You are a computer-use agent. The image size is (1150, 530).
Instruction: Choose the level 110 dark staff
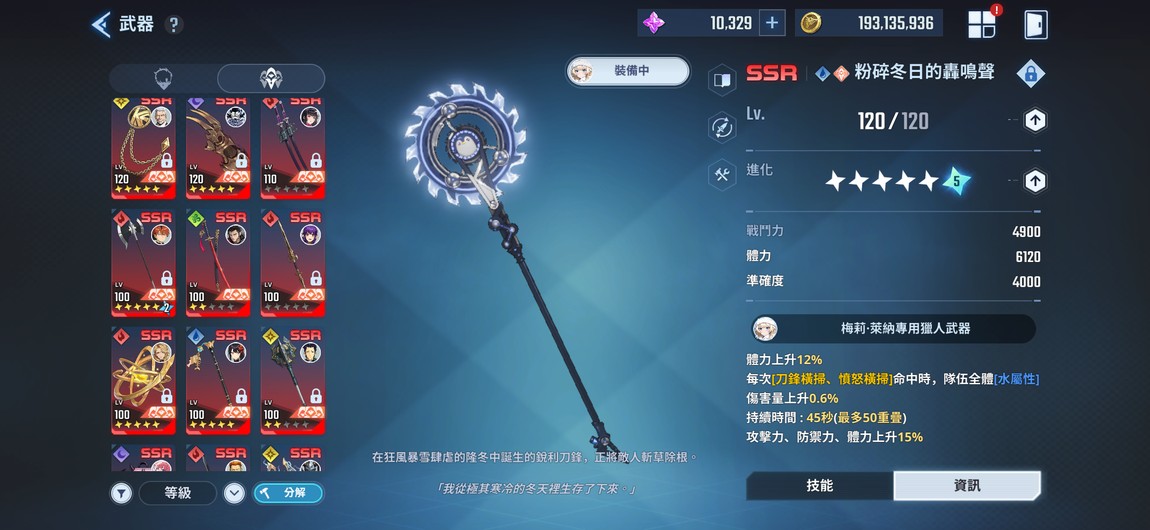coord(292,147)
